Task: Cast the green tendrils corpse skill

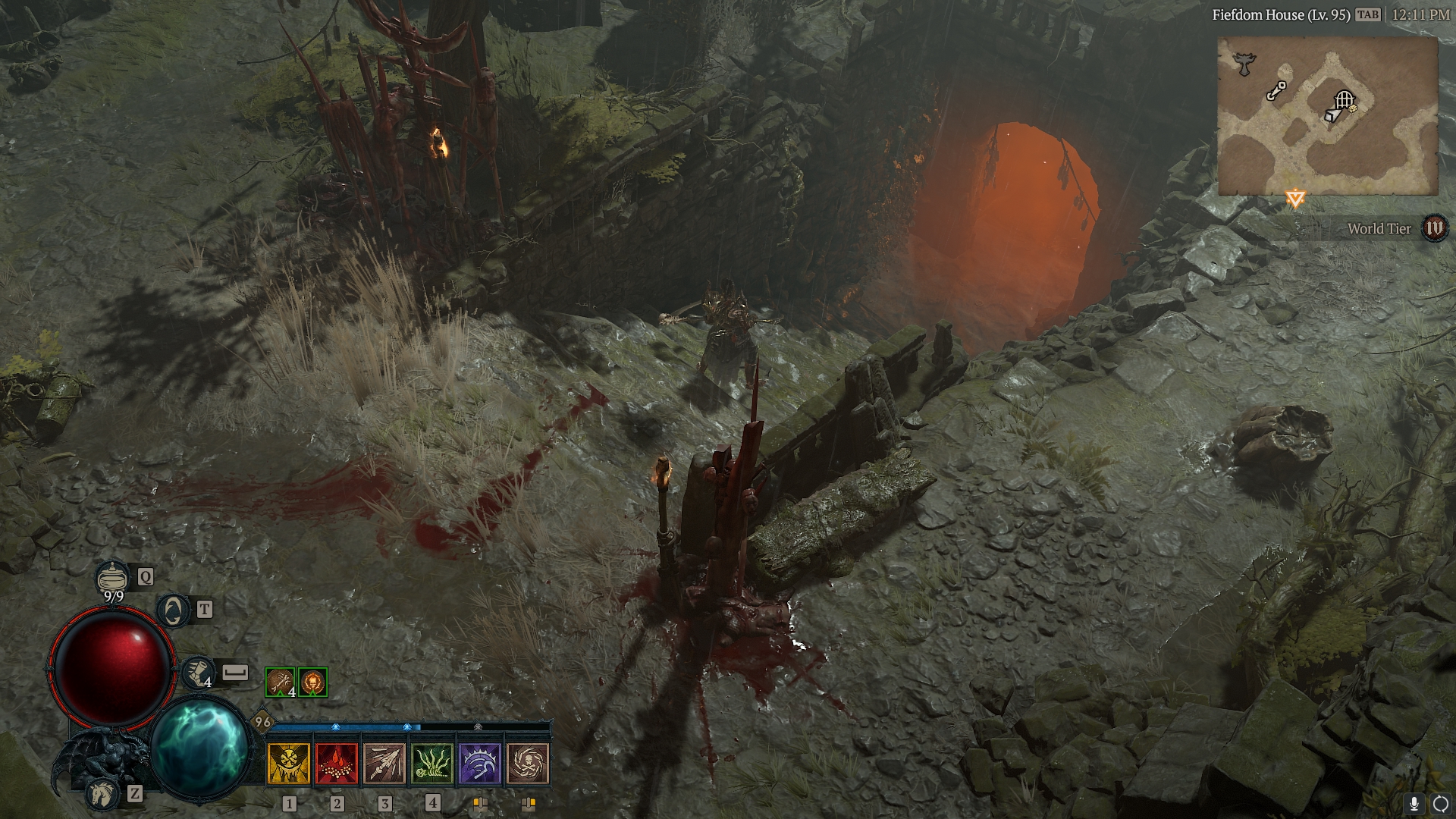Action: click(432, 763)
